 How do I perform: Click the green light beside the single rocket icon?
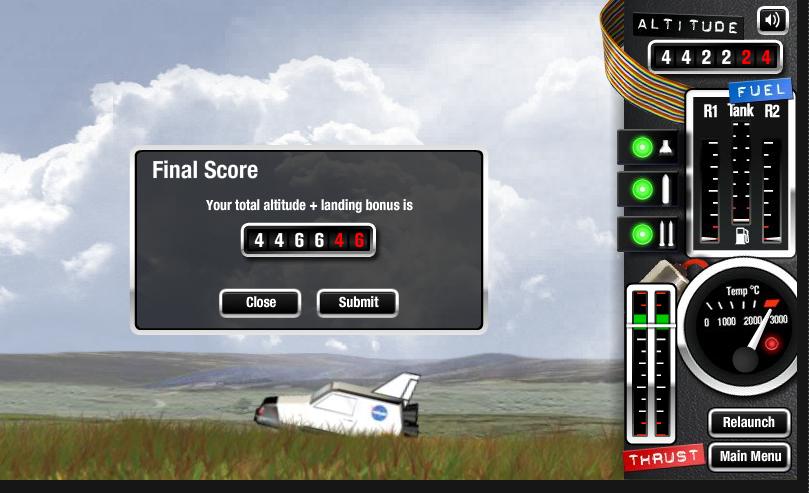pyautogui.click(x=642, y=190)
